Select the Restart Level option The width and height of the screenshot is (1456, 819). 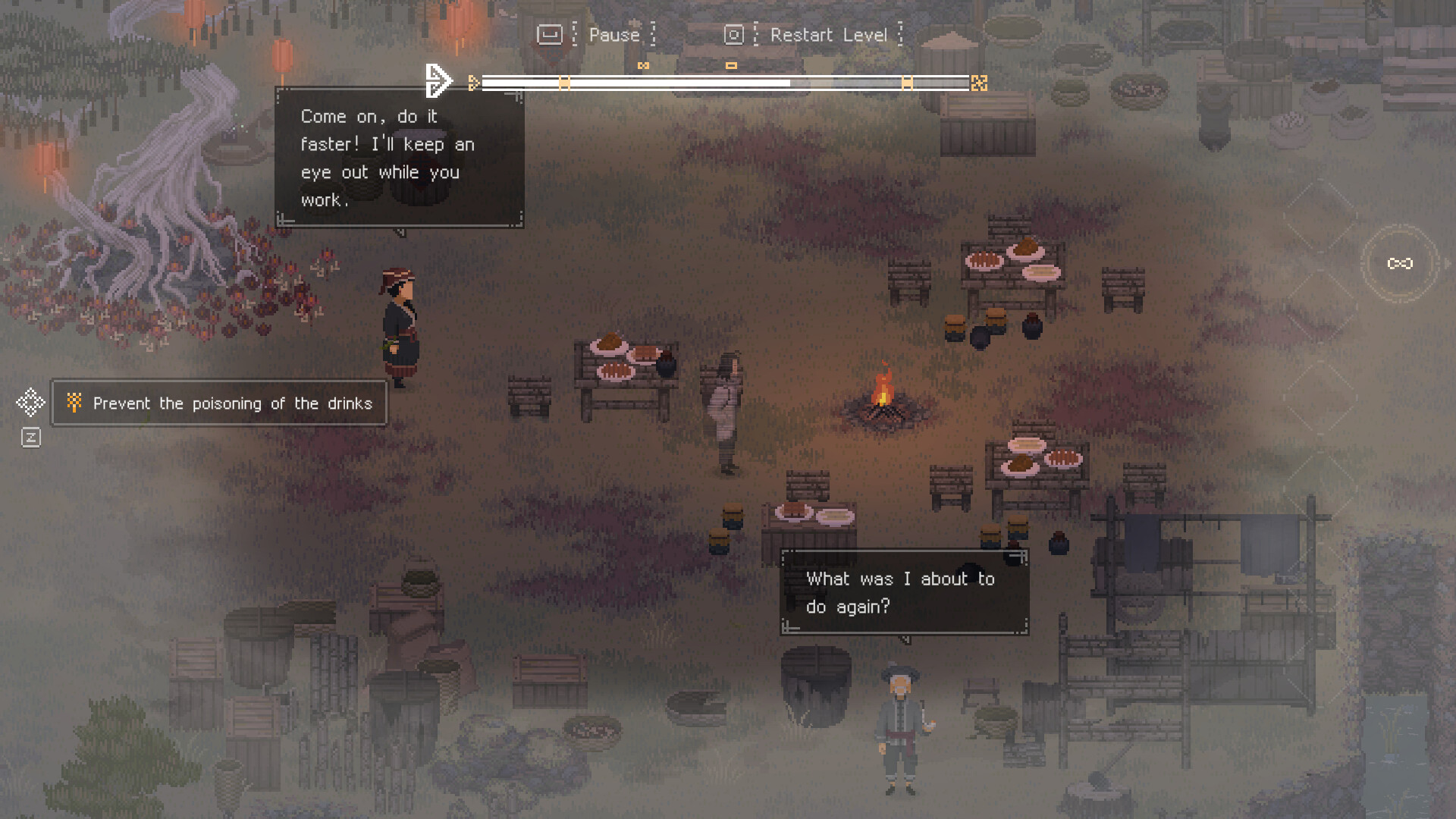(828, 35)
